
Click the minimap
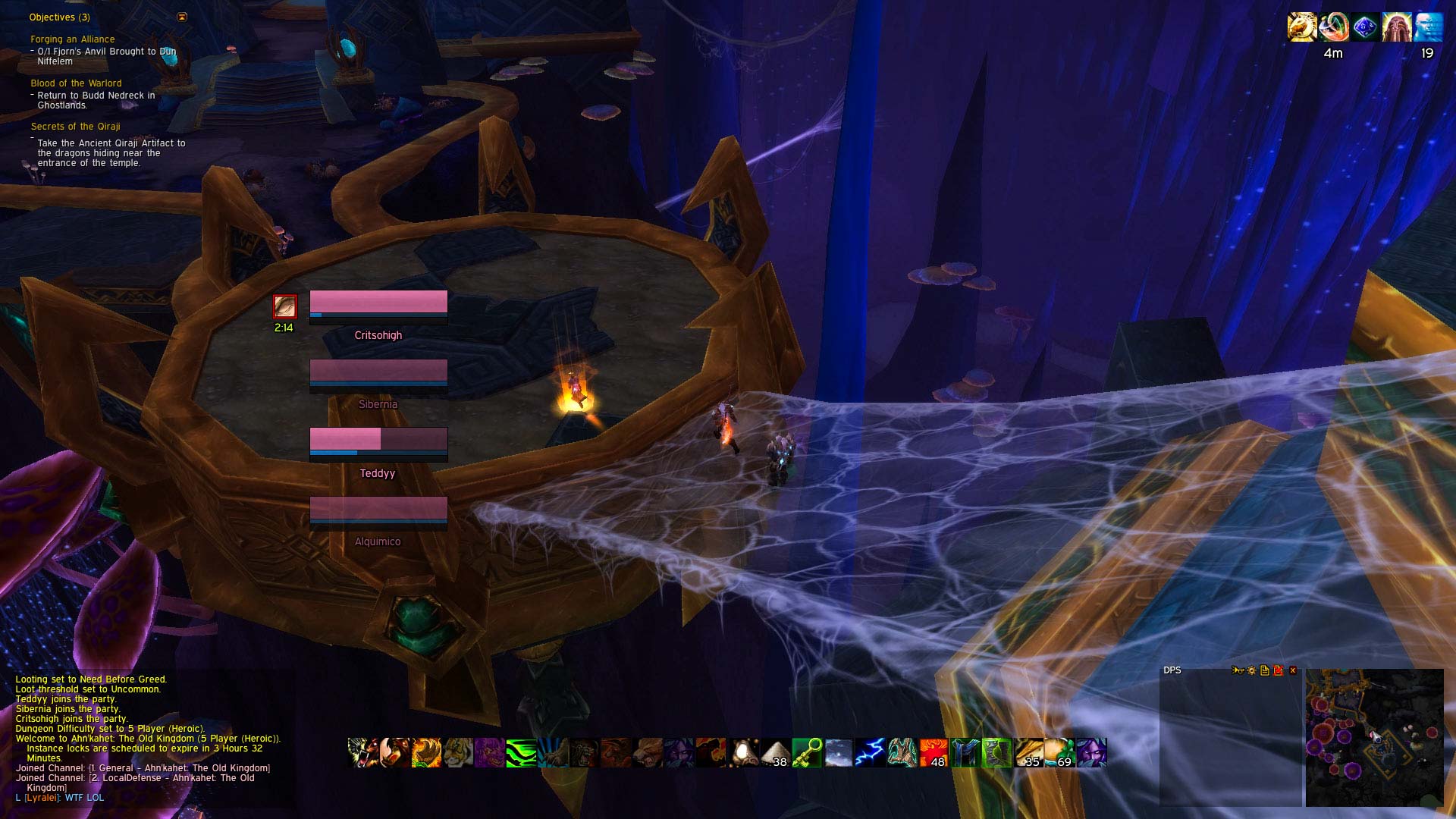point(1373,737)
